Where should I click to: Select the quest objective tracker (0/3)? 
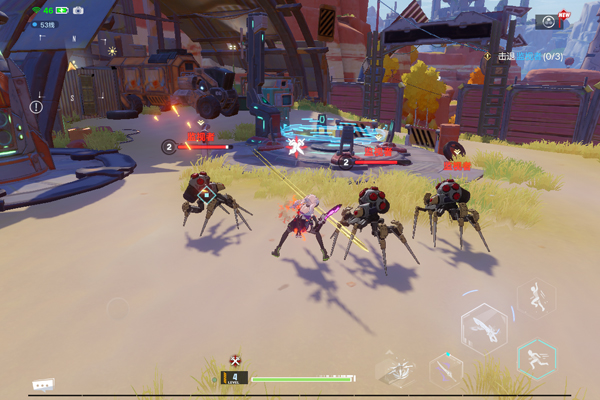522,57
